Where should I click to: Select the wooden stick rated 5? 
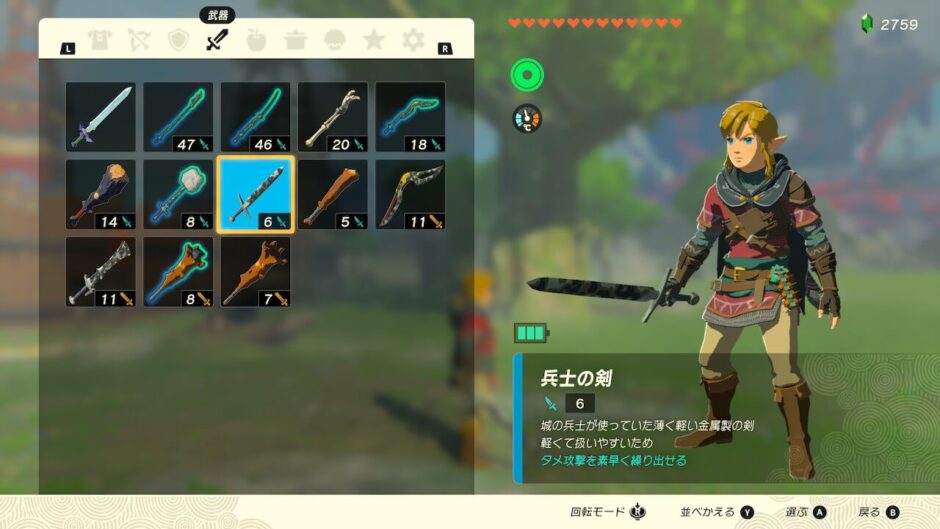[x=333, y=194]
